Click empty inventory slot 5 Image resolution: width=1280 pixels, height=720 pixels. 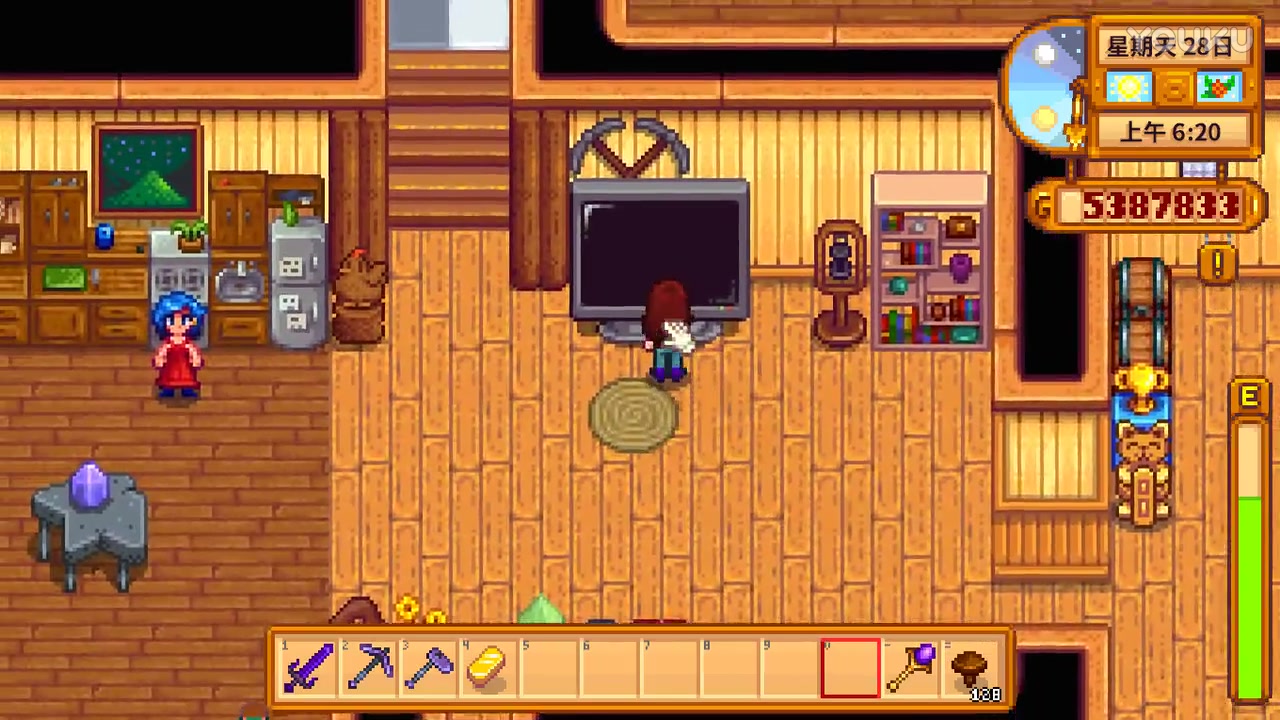548,666
